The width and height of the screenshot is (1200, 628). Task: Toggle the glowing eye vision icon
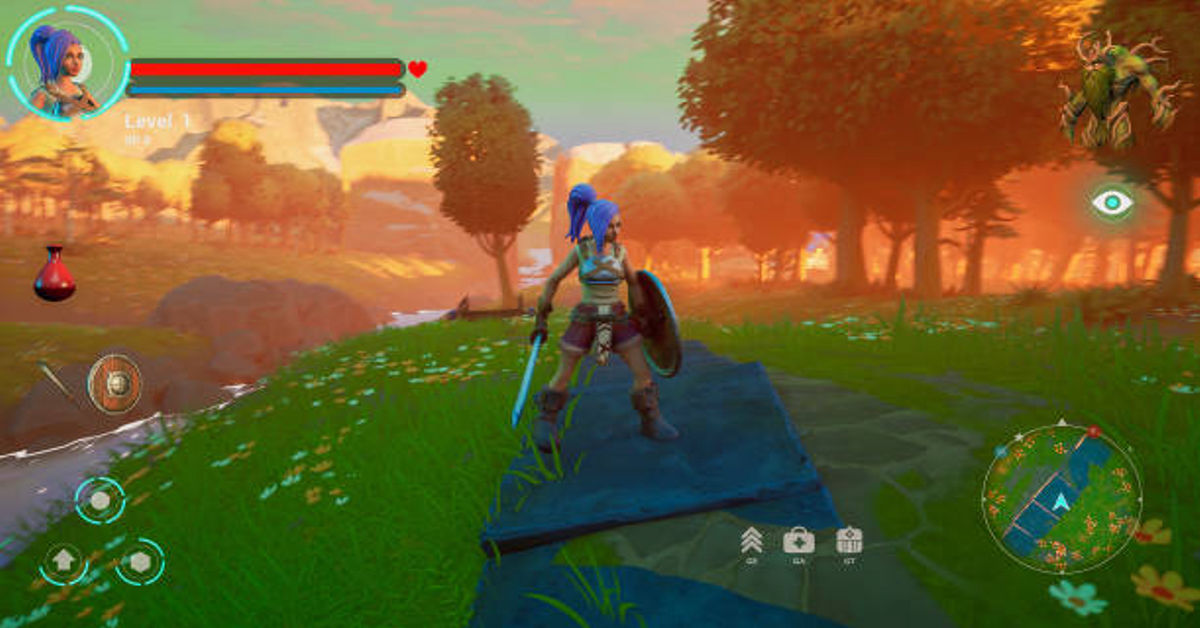click(1111, 203)
